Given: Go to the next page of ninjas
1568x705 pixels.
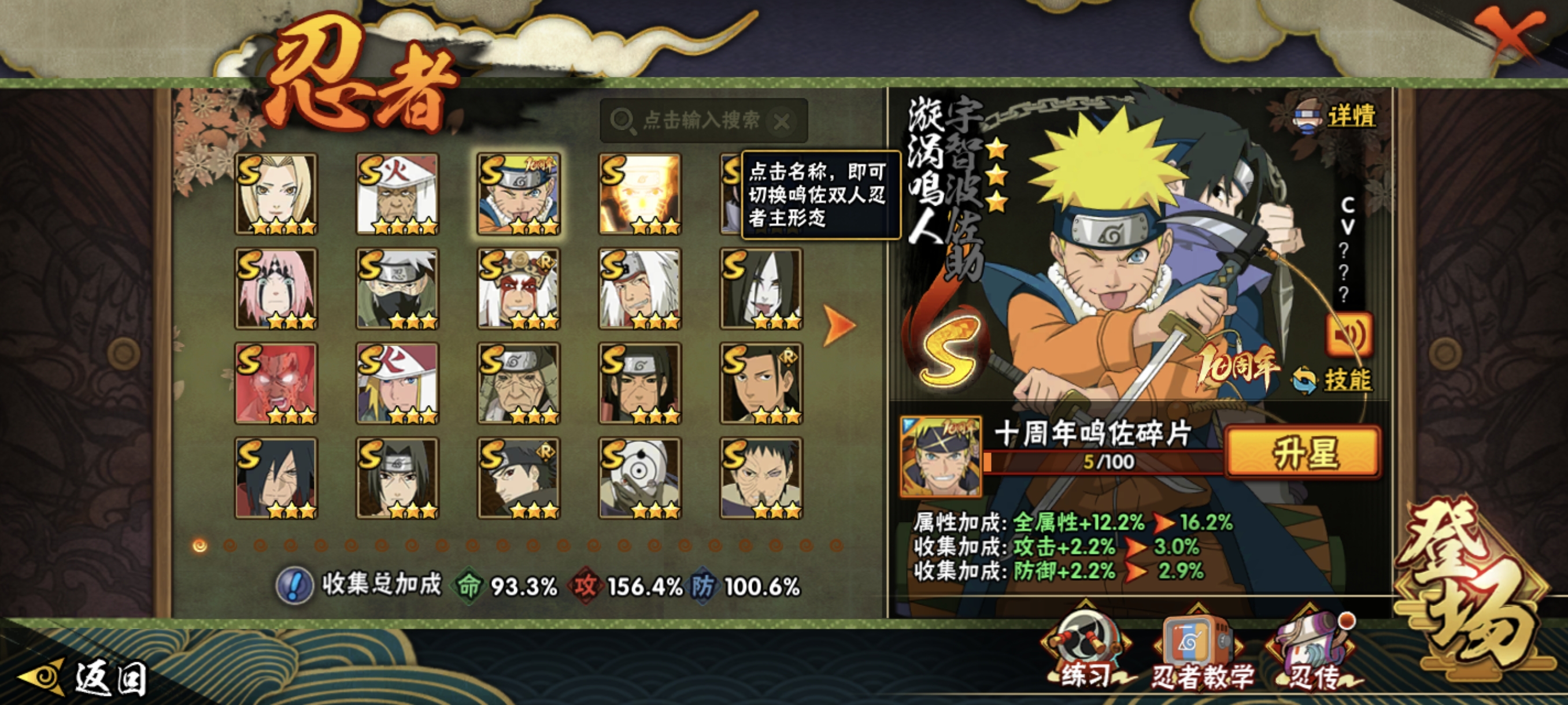Looking at the screenshot, I should pos(839,325).
